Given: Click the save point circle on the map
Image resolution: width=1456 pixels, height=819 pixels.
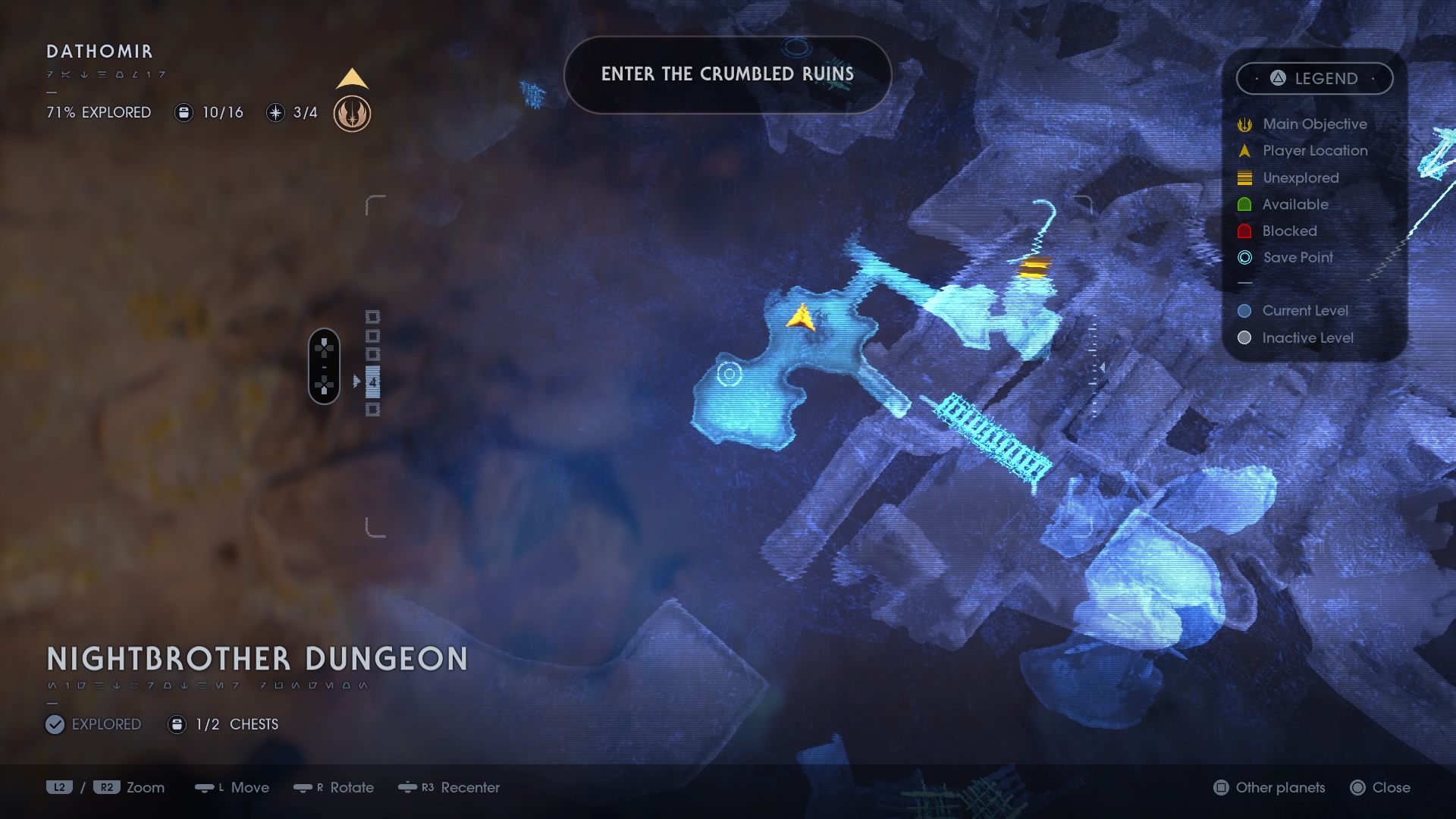Looking at the screenshot, I should coord(730,373).
